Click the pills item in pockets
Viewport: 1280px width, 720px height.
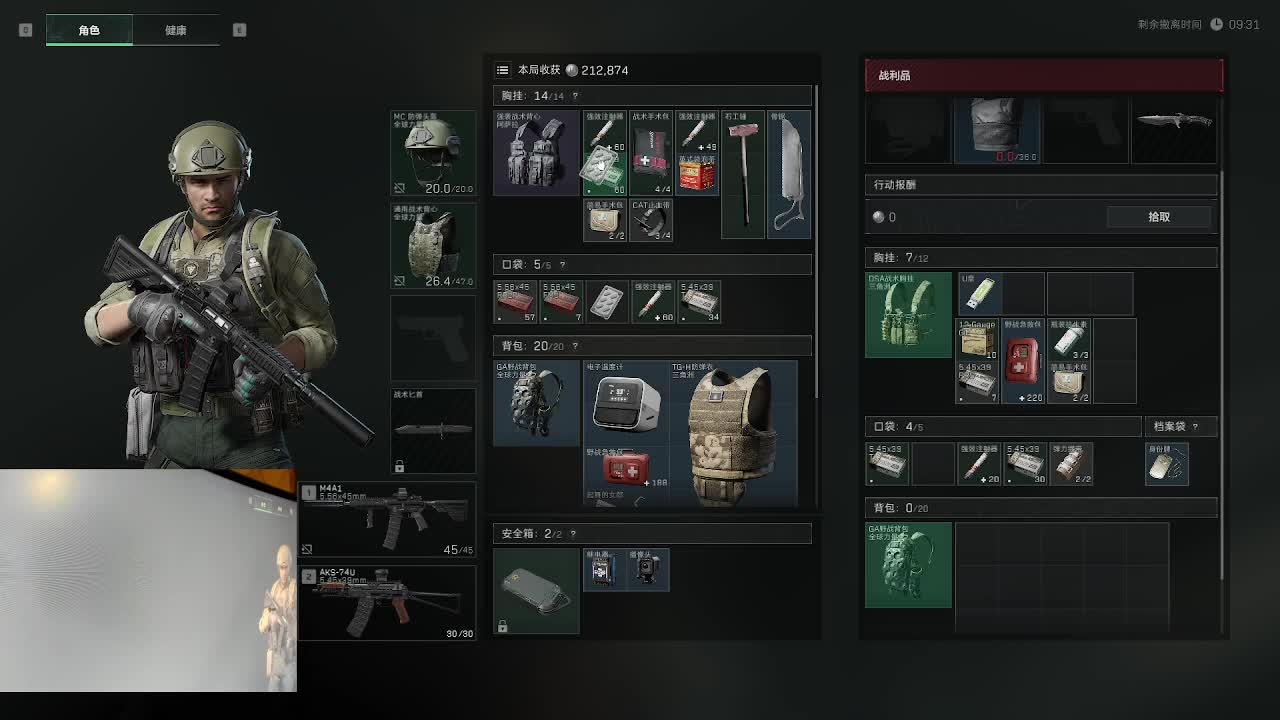(606, 302)
